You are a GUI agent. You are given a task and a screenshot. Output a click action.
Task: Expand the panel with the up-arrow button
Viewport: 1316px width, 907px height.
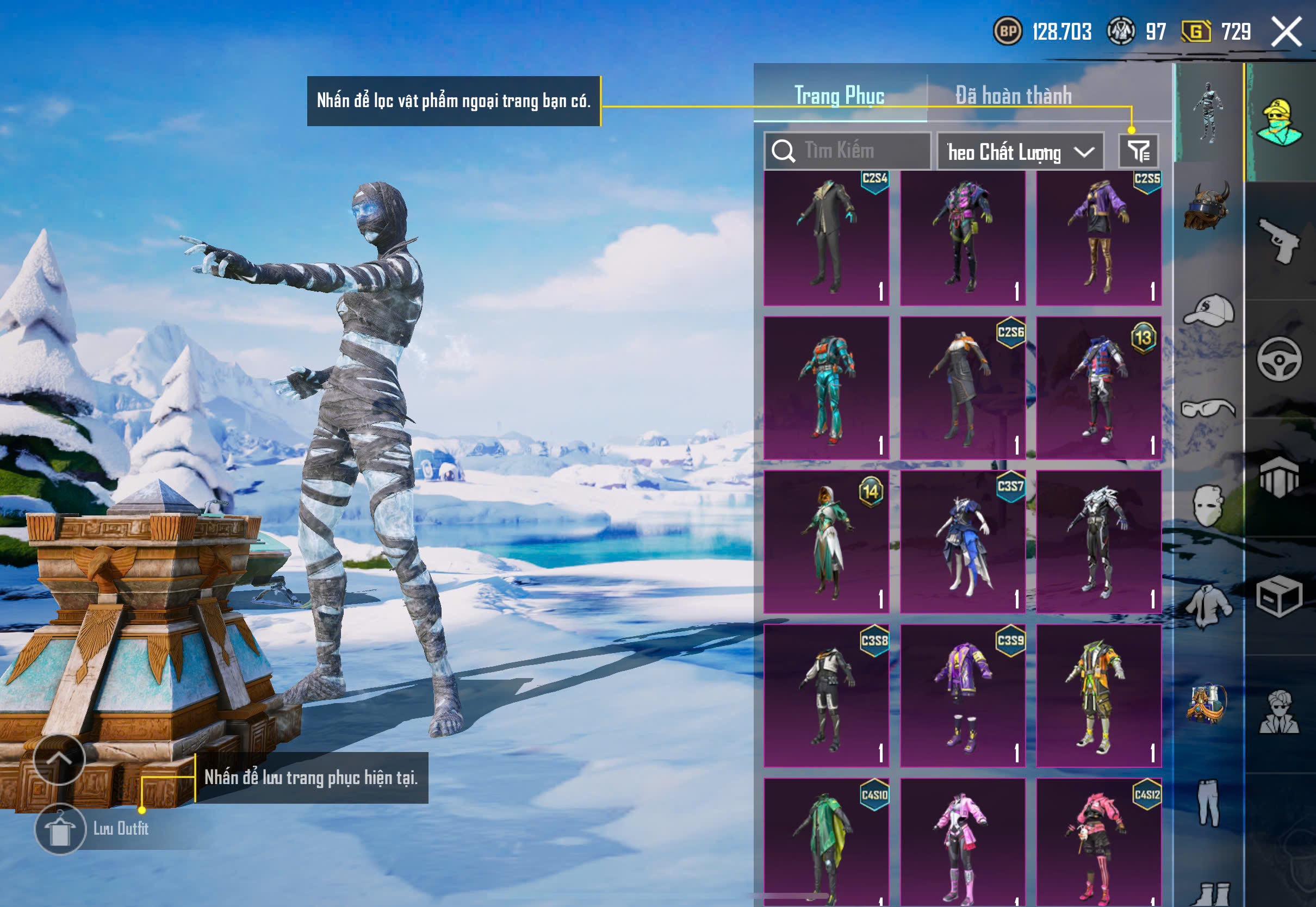pos(59,759)
